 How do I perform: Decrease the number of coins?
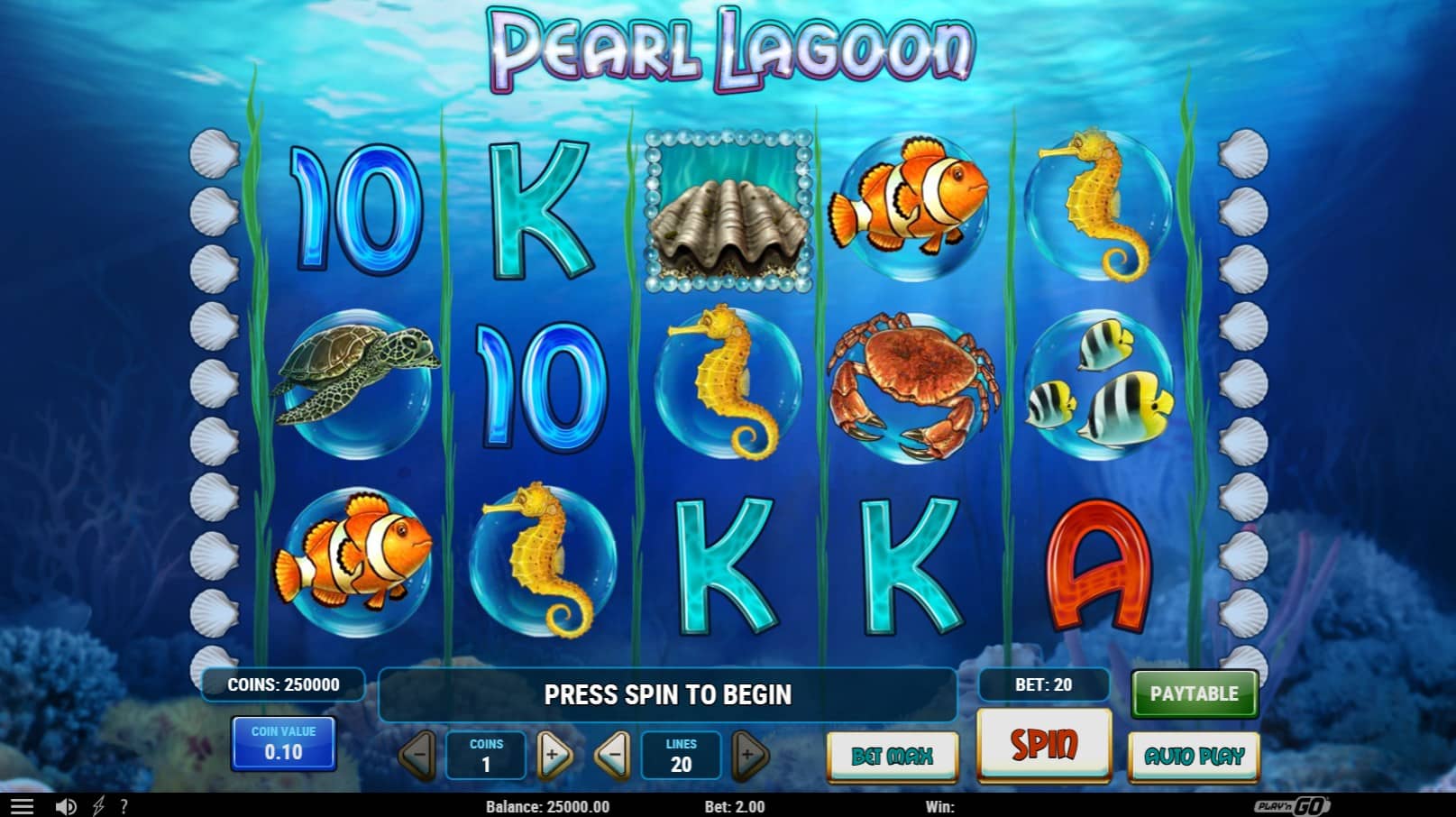click(417, 755)
